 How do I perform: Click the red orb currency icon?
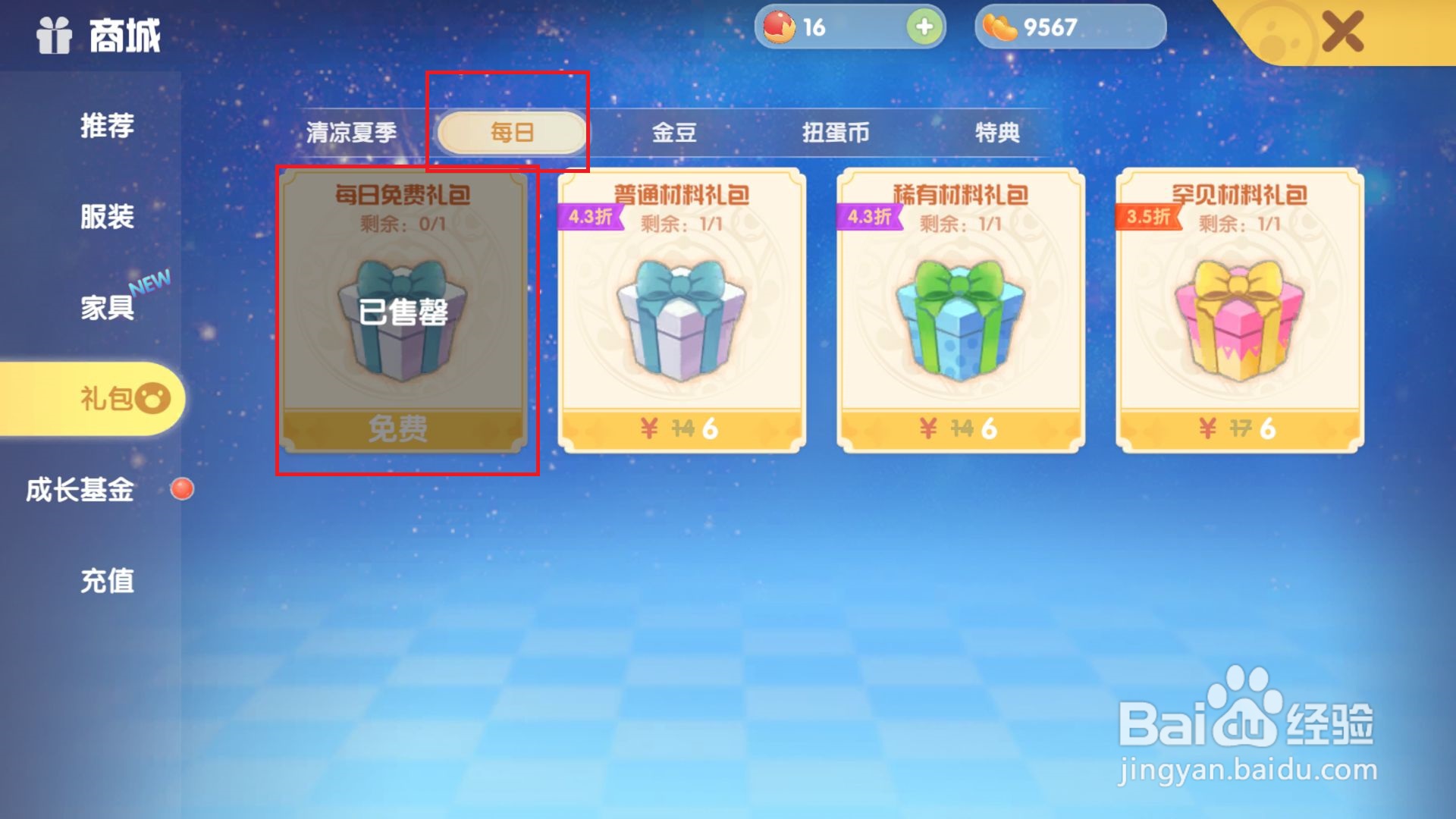[779, 27]
